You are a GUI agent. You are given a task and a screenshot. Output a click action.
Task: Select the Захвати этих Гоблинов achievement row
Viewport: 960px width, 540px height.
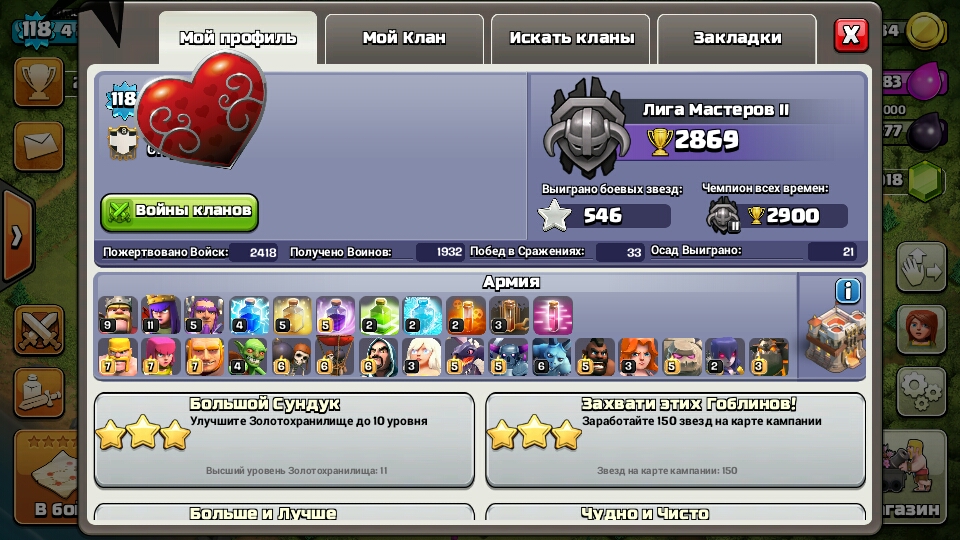pos(675,439)
